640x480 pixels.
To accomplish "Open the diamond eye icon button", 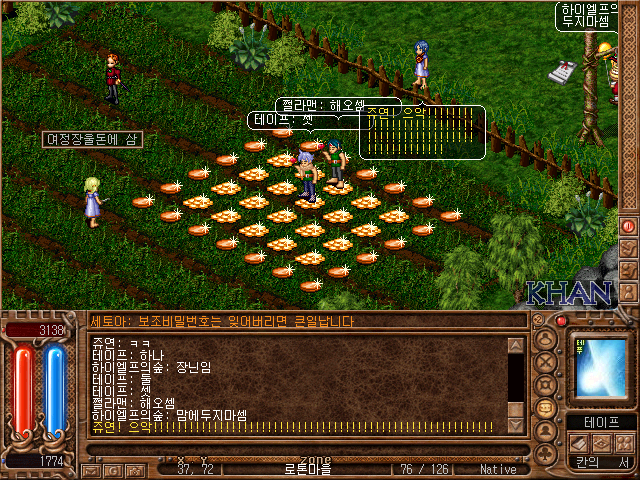I will (602, 443).
